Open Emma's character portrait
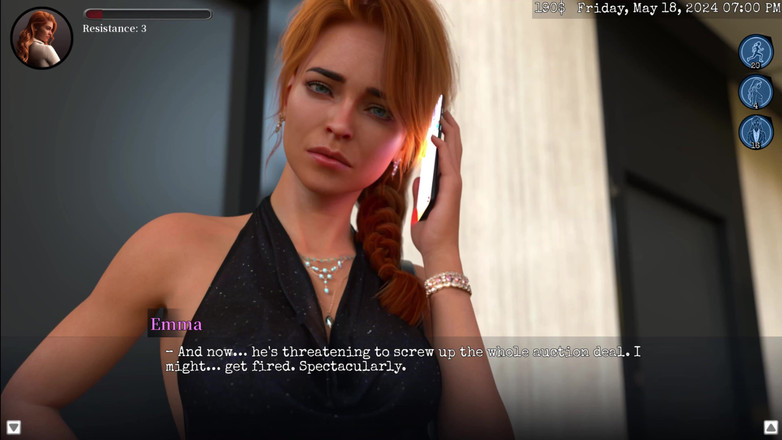782x440 pixels. pos(41,38)
